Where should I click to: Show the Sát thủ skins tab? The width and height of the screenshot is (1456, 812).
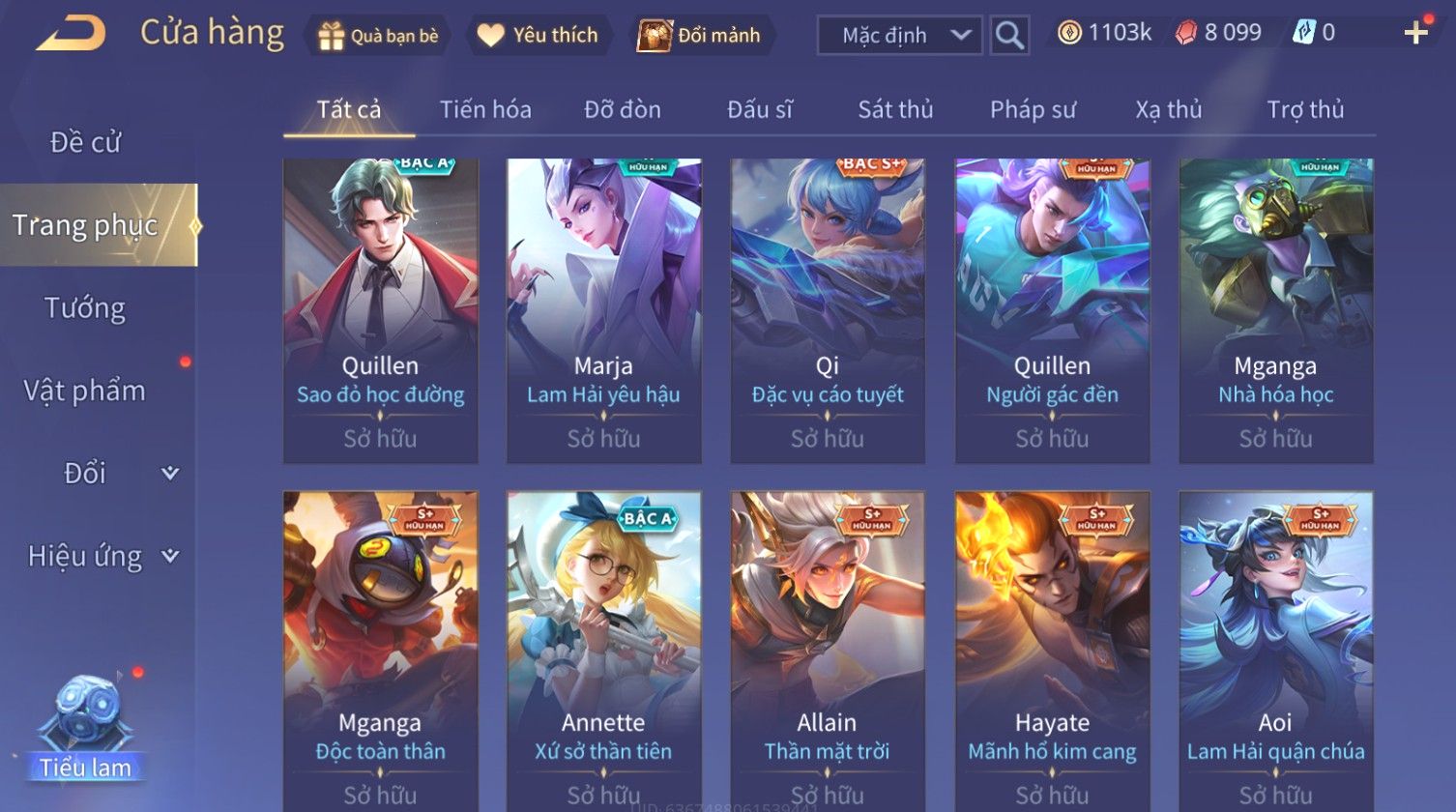click(x=895, y=110)
